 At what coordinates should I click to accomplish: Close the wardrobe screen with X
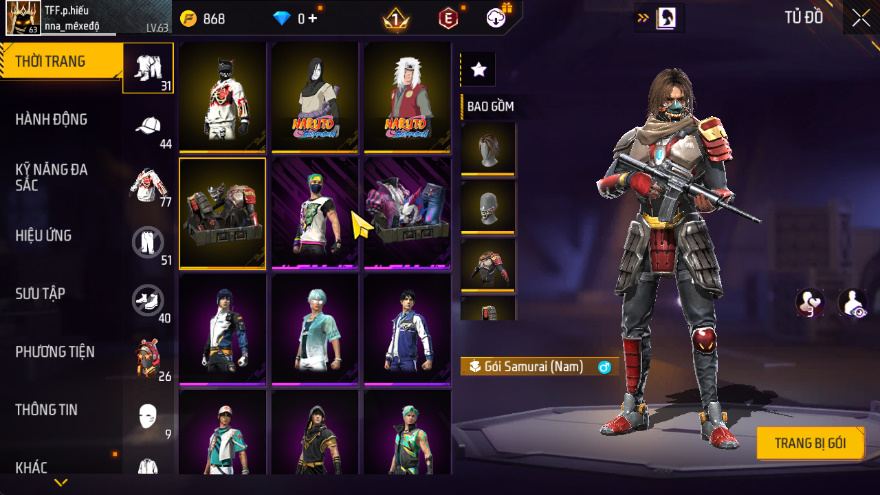click(x=860, y=17)
